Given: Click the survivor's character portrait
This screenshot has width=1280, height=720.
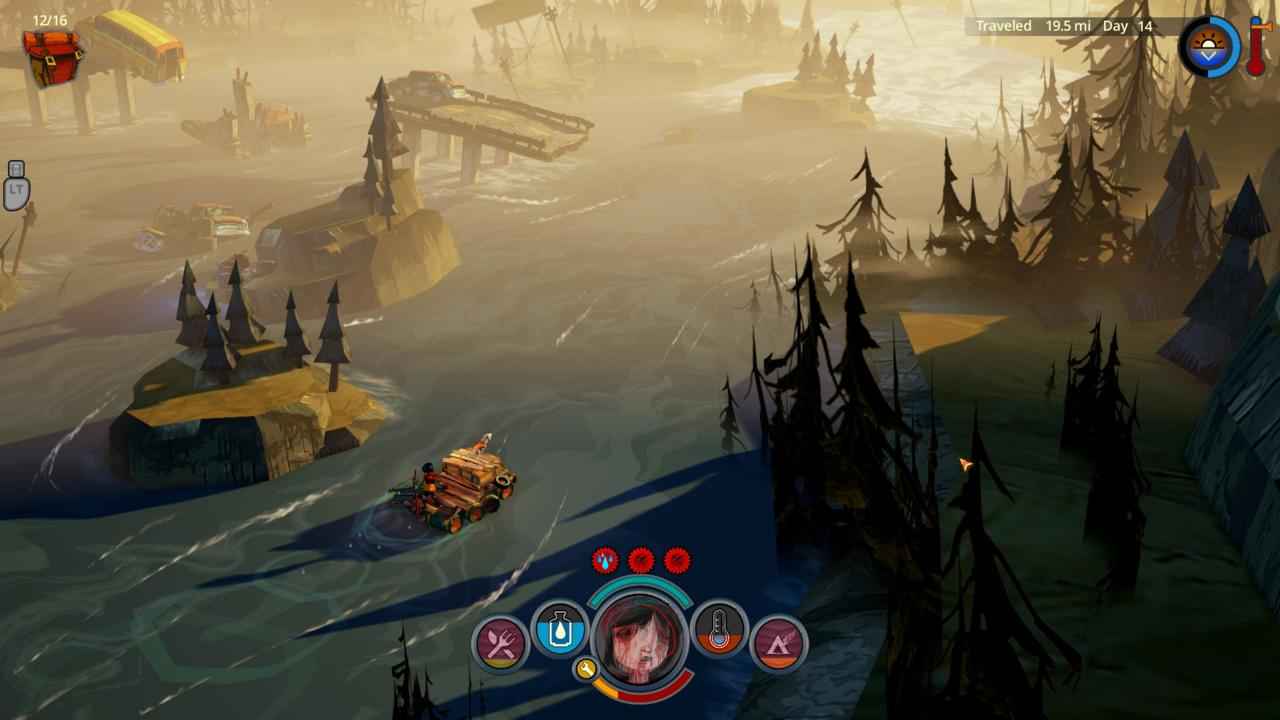Looking at the screenshot, I should tap(640, 638).
